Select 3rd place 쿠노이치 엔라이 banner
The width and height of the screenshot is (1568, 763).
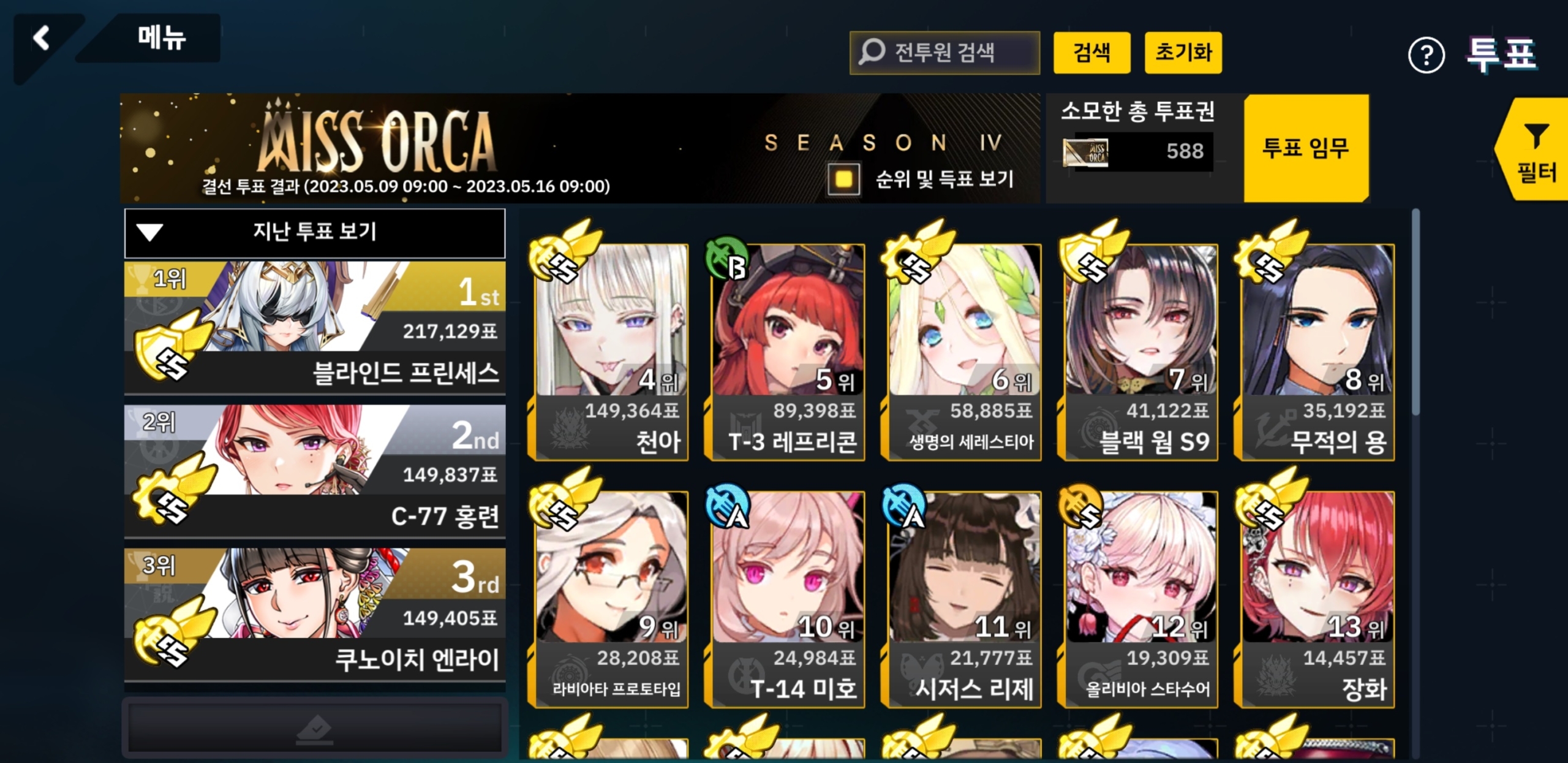(x=315, y=614)
